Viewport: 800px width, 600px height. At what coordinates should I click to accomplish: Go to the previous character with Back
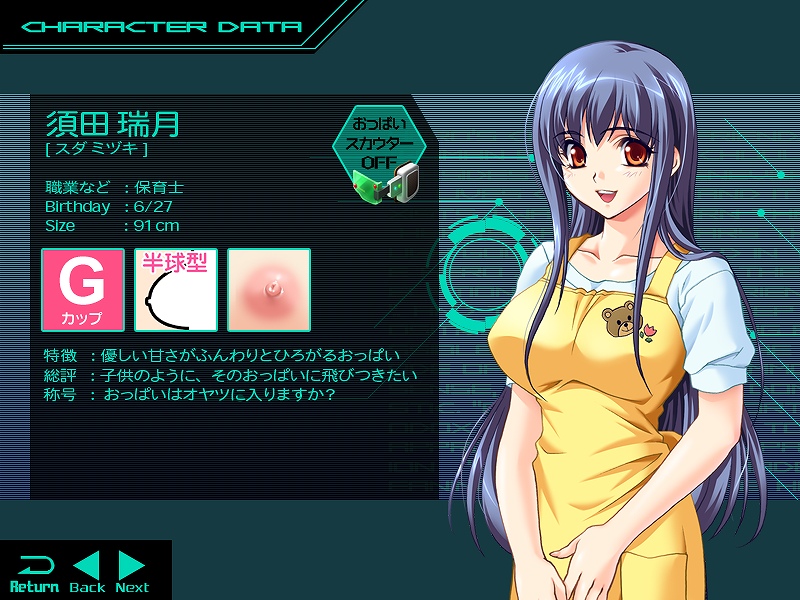click(x=87, y=573)
